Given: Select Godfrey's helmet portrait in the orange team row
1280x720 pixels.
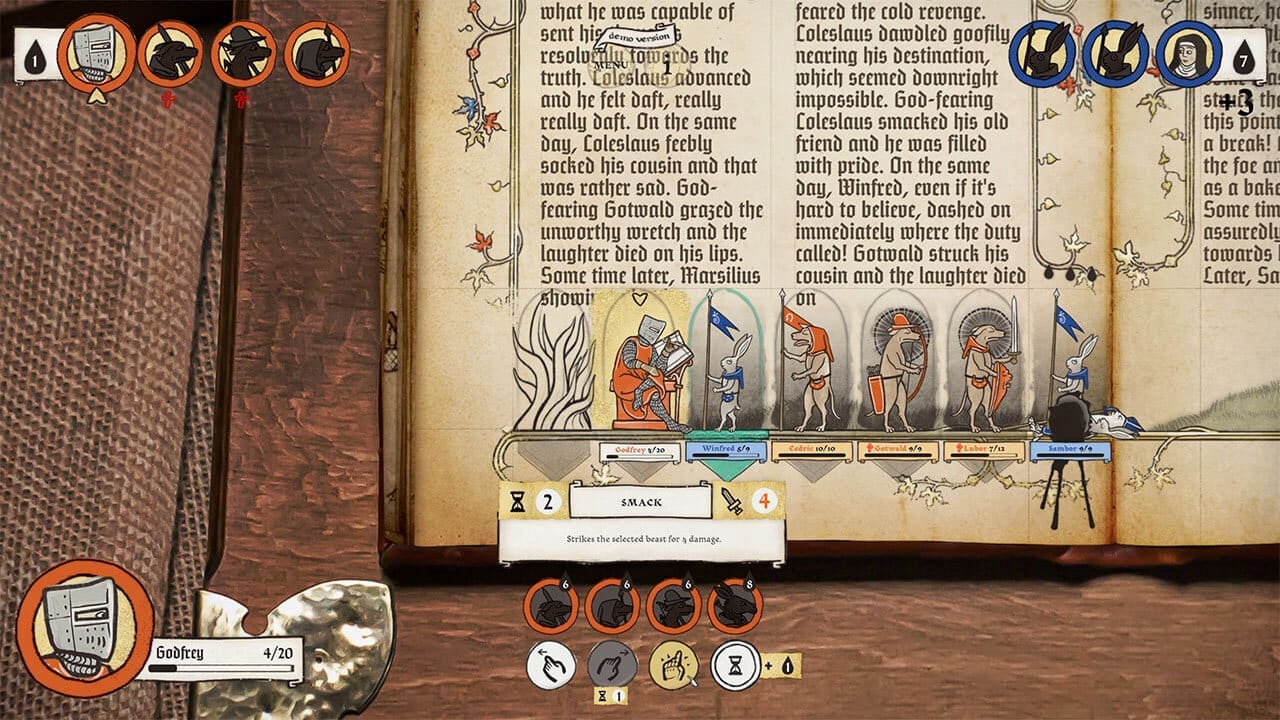Looking at the screenshot, I should coord(96,53).
